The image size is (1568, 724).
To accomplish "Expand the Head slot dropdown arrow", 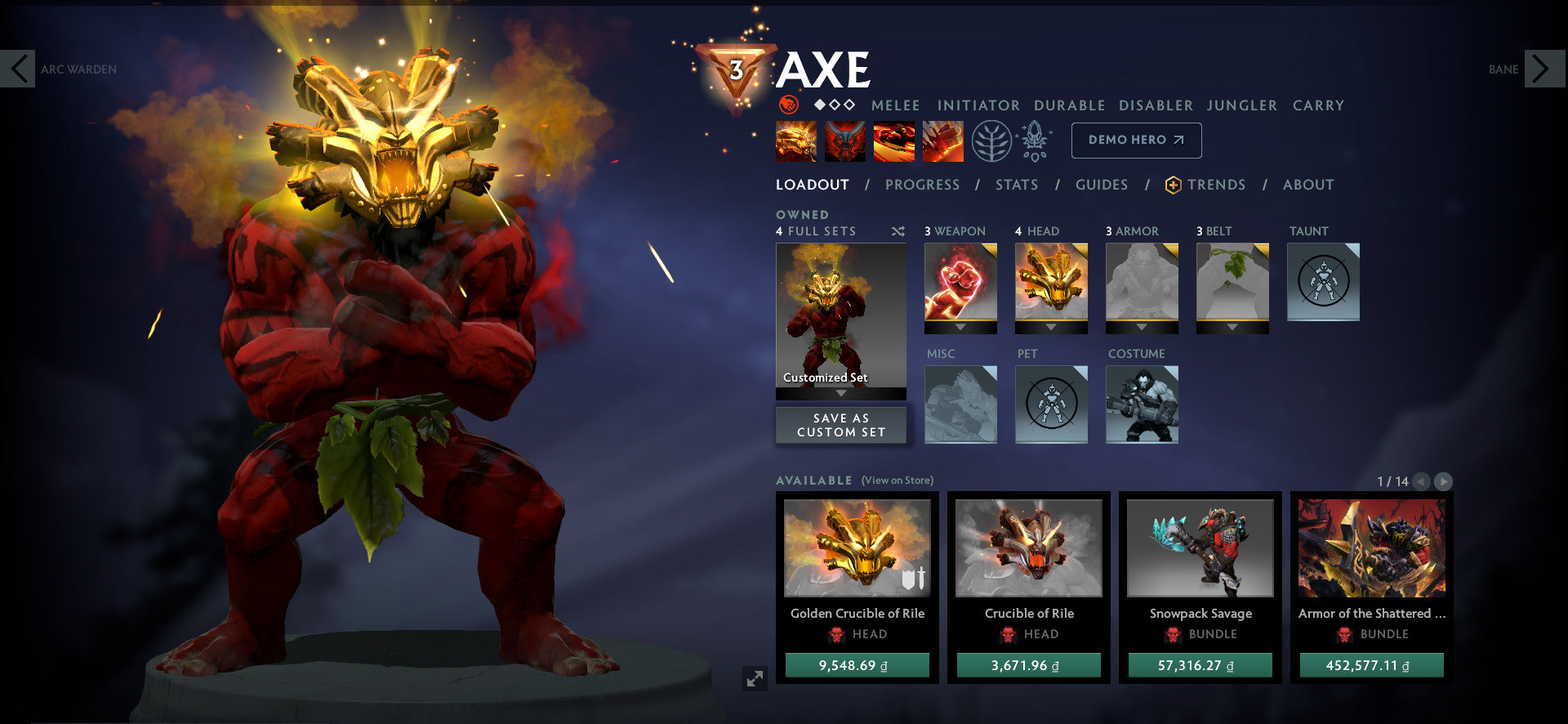I will coord(1050,327).
